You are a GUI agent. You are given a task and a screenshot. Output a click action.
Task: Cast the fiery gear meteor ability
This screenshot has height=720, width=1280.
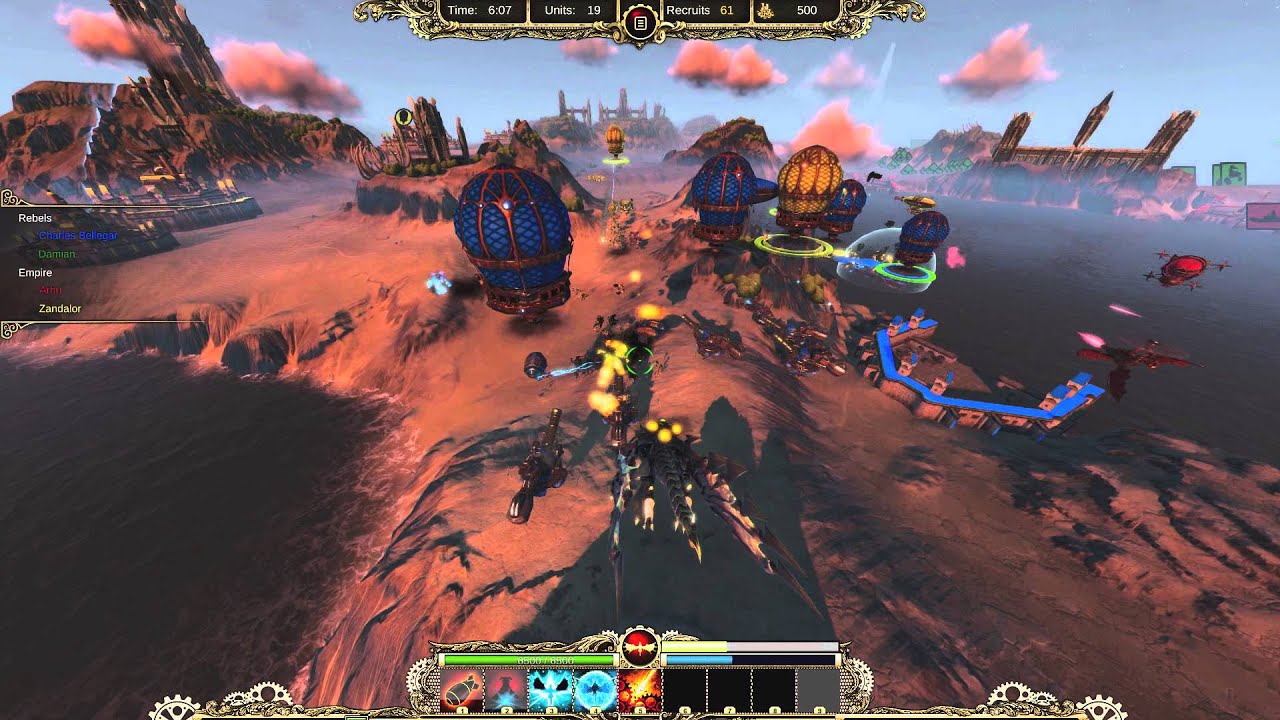639,691
